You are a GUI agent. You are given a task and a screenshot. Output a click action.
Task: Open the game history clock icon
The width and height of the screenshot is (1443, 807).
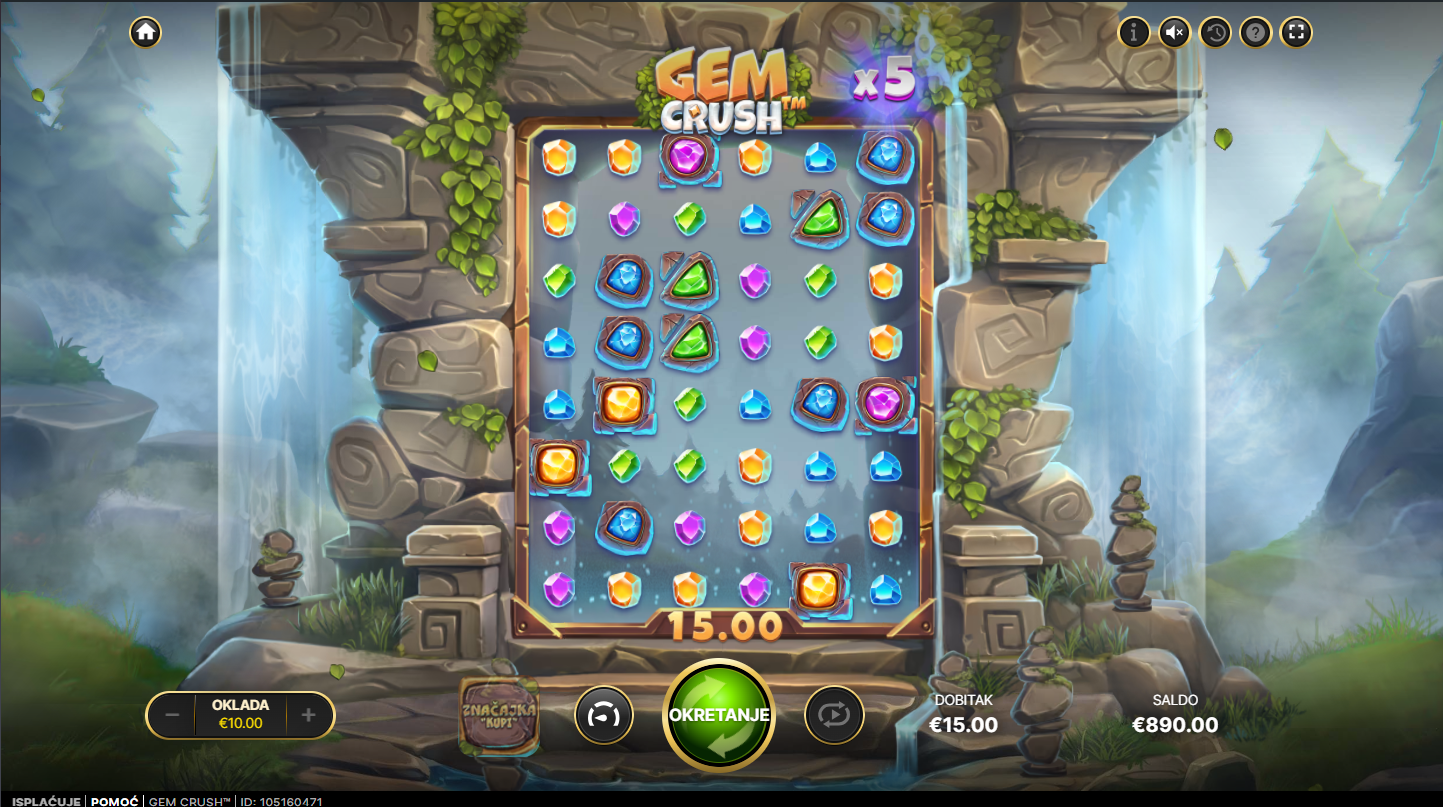pyautogui.click(x=1215, y=32)
